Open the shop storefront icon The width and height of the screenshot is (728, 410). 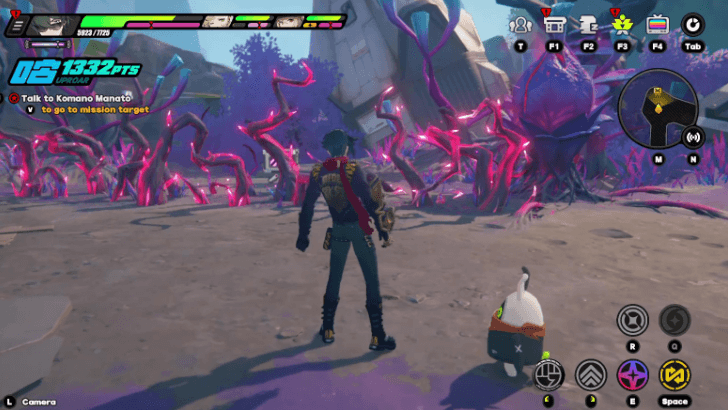553,24
